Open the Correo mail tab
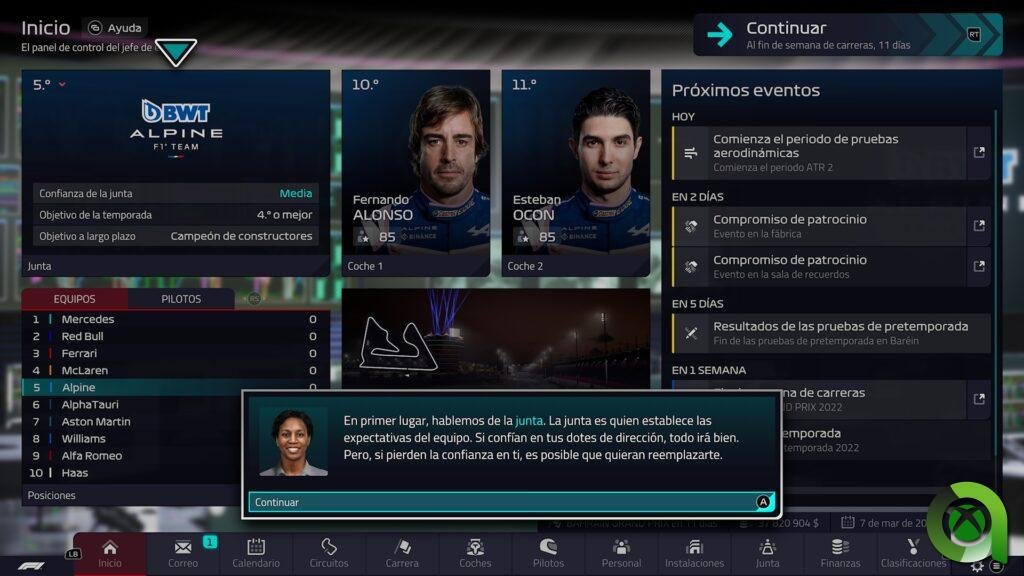Image resolution: width=1024 pixels, height=576 pixels. tap(183, 553)
